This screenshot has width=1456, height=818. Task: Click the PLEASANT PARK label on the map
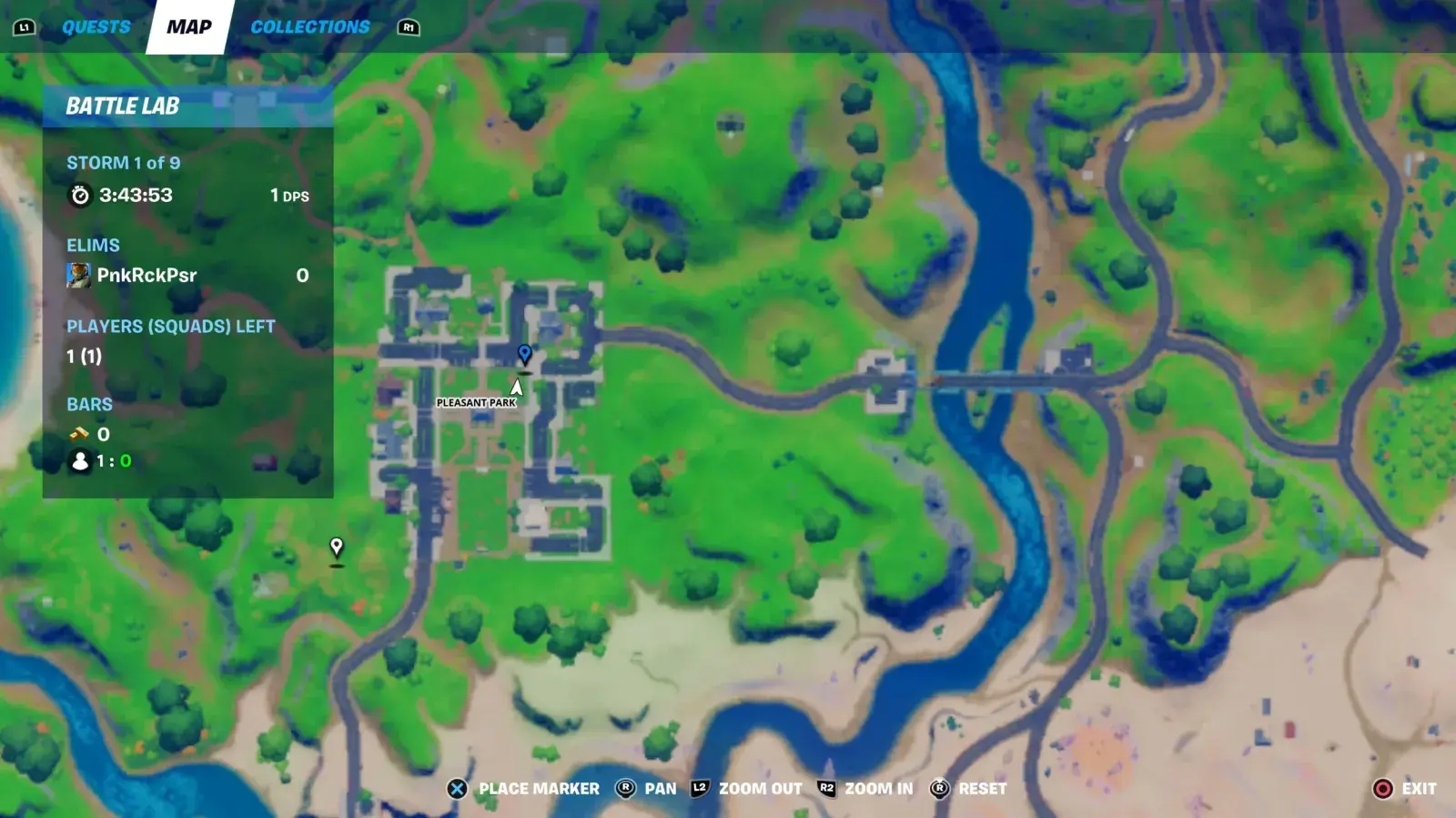[476, 400]
